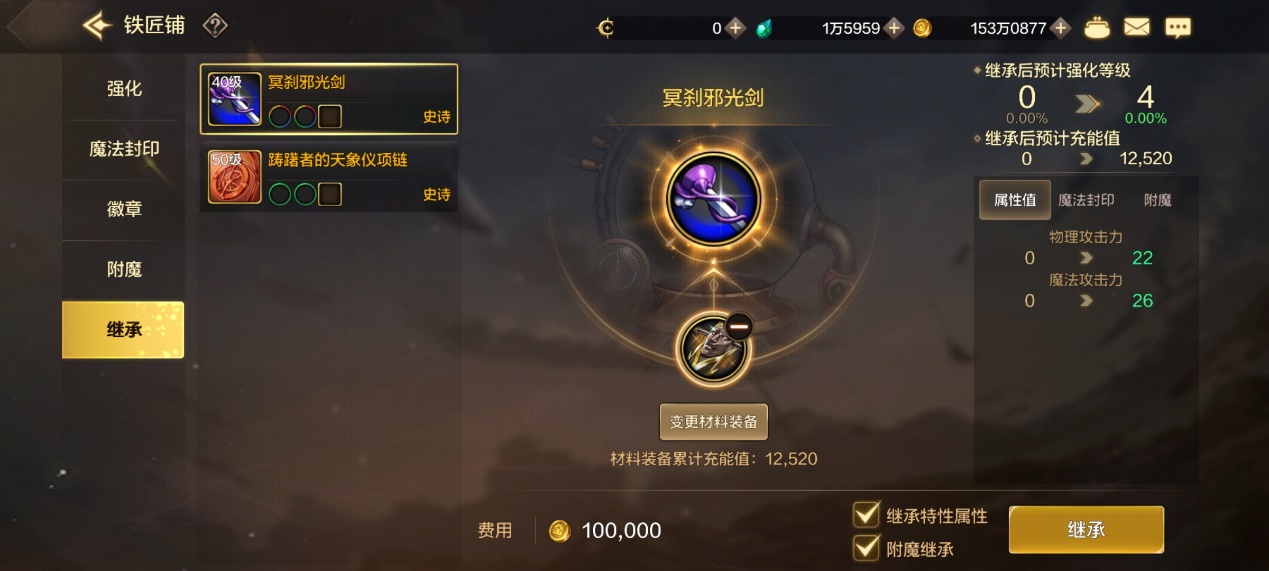Select the 继承 tab
The image size is (1269, 571).
[124, 329]
